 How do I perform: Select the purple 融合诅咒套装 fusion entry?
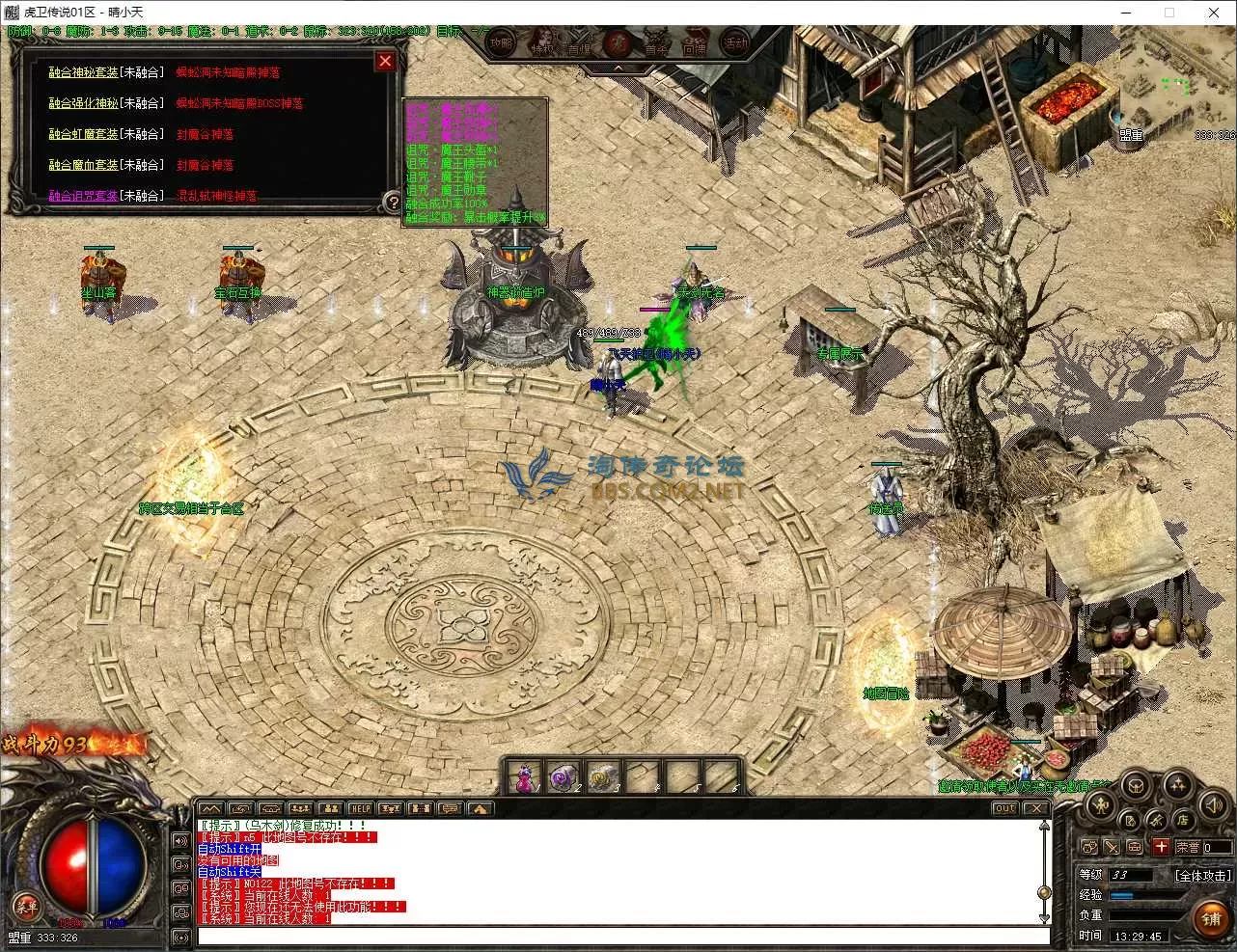click(84, 196)
